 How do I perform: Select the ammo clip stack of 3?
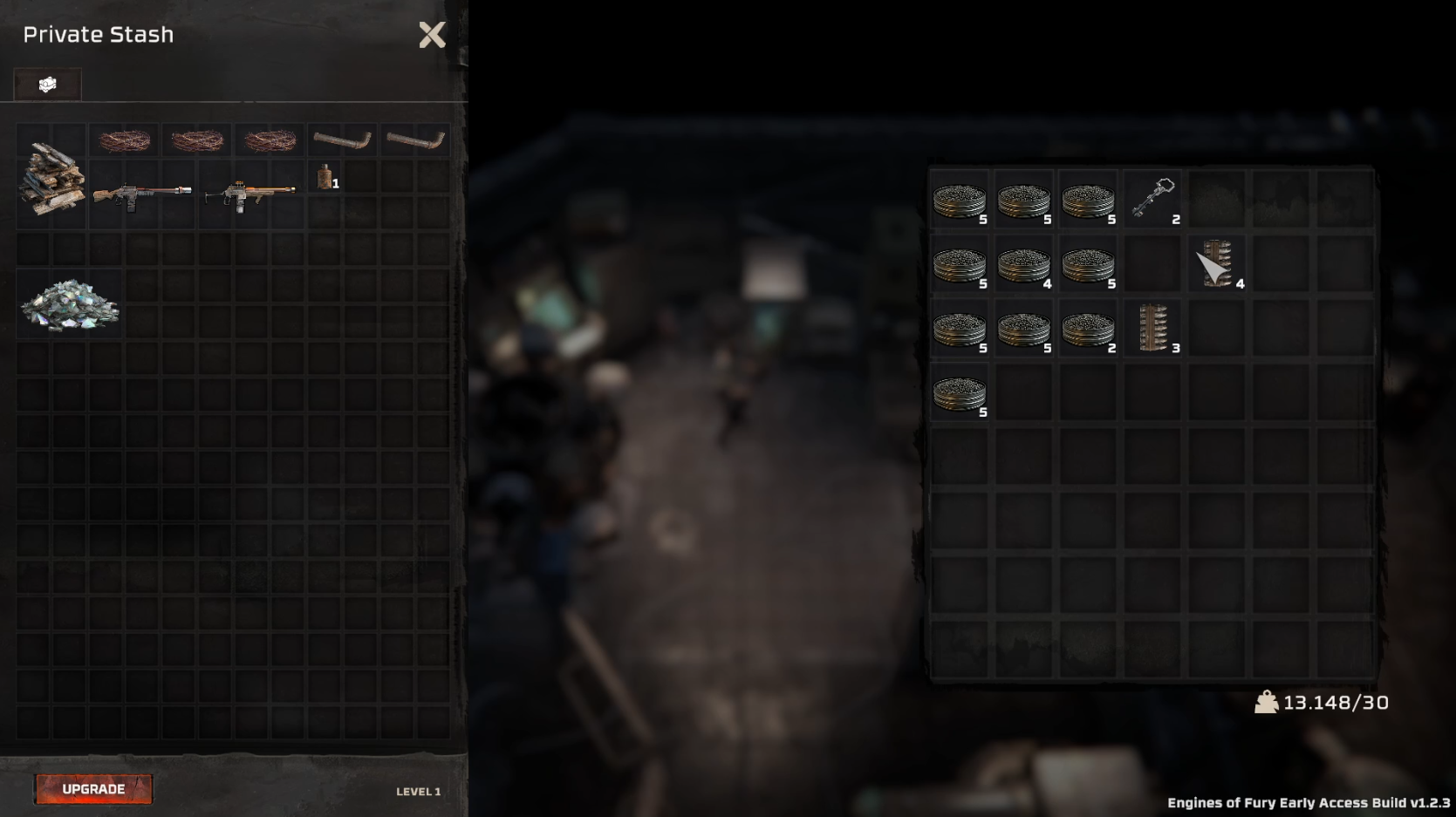pos(1153,328)
